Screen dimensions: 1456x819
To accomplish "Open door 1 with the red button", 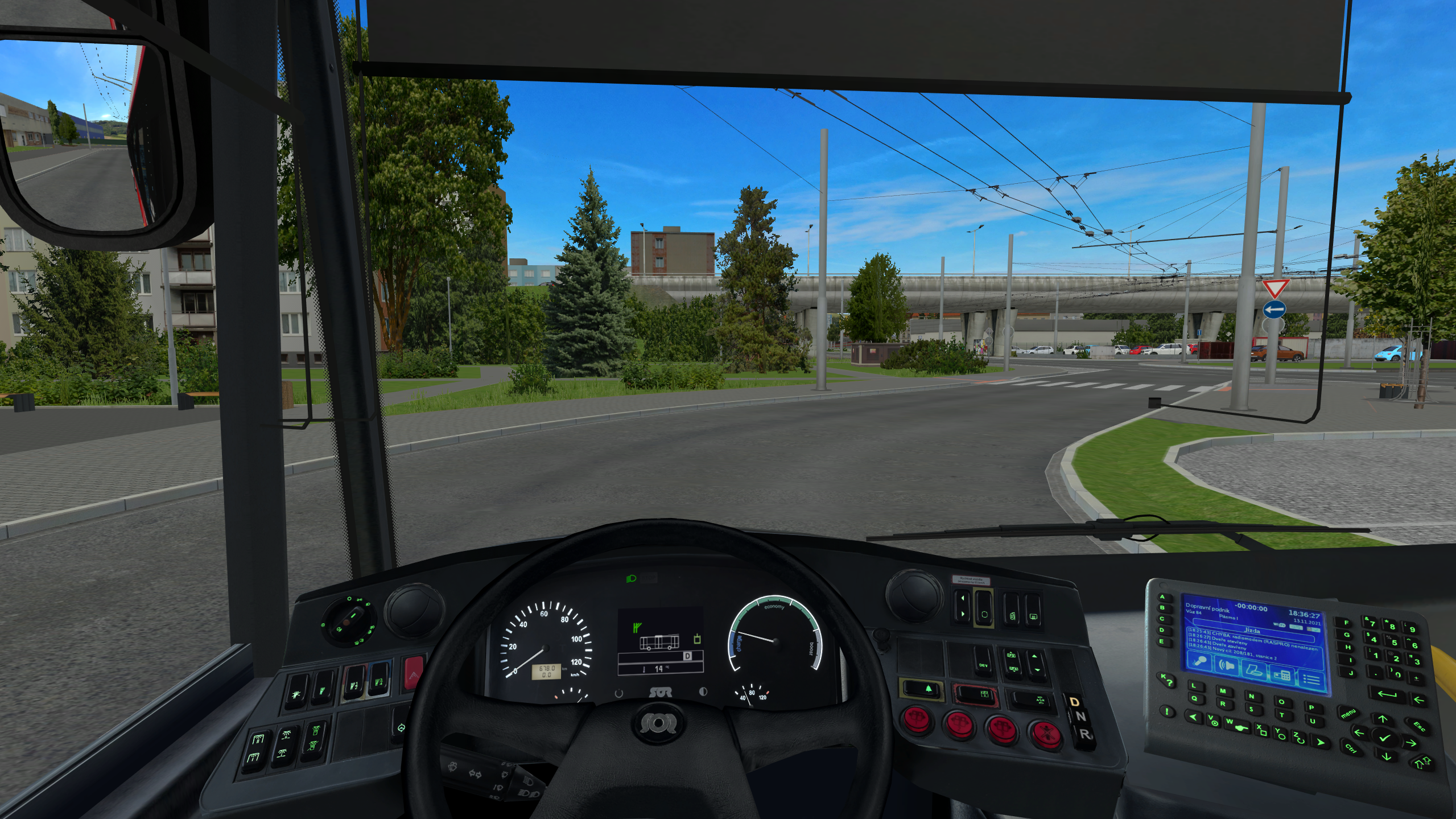I will click(x=917, y=718).
